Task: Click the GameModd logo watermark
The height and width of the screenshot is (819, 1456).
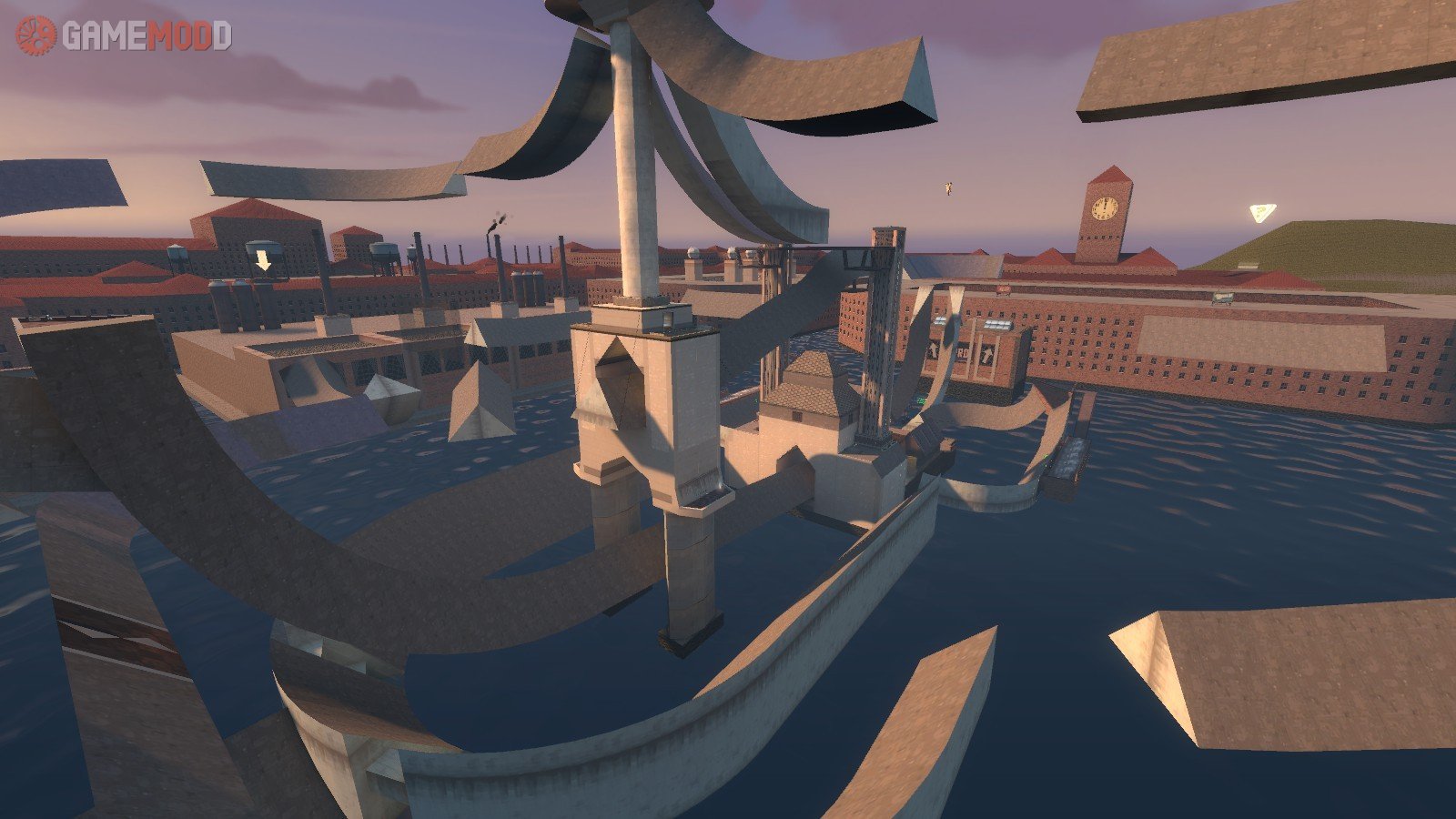Action: click(124, 35)
